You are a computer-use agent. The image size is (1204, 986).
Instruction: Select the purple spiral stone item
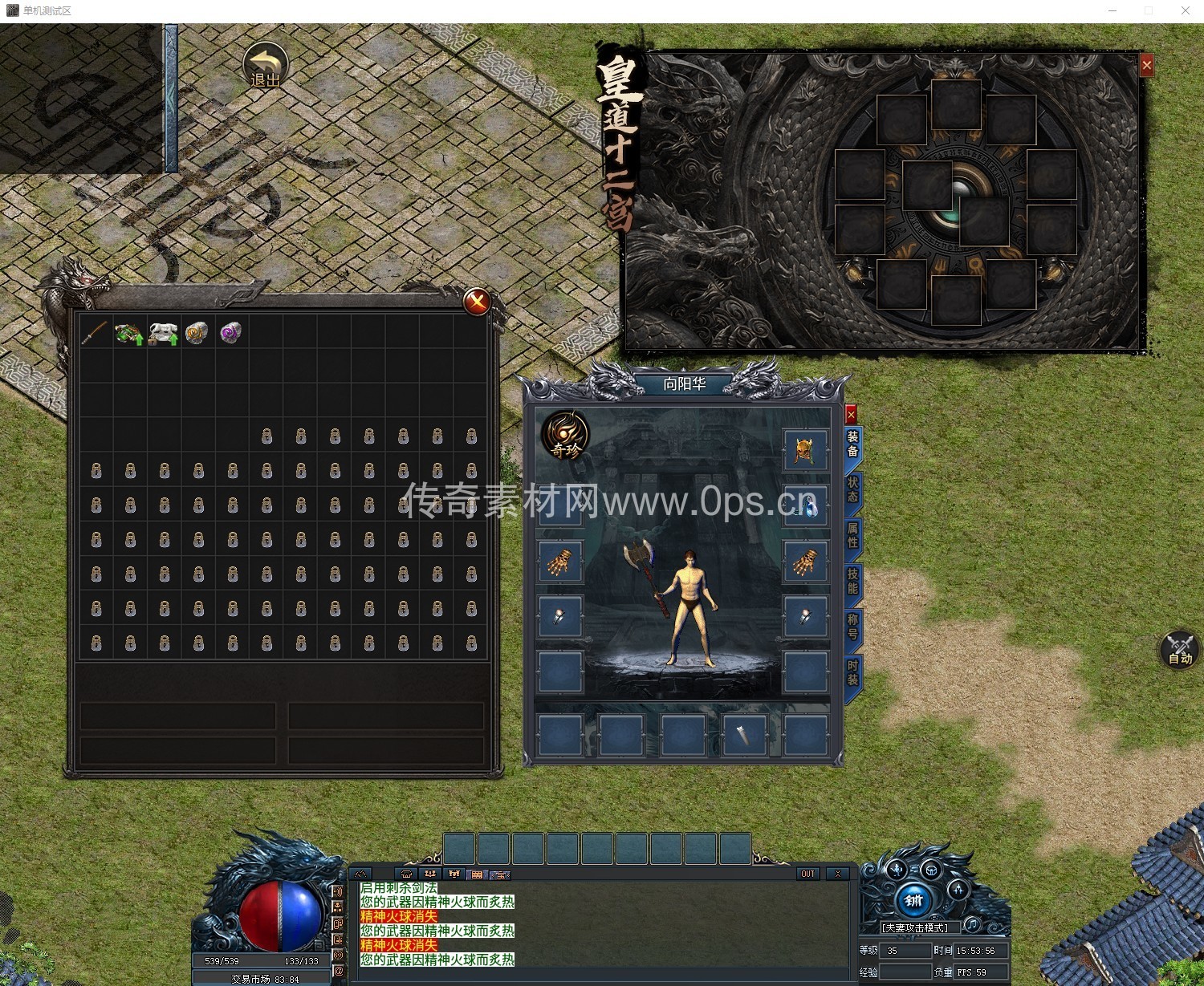tap(230, 333)
